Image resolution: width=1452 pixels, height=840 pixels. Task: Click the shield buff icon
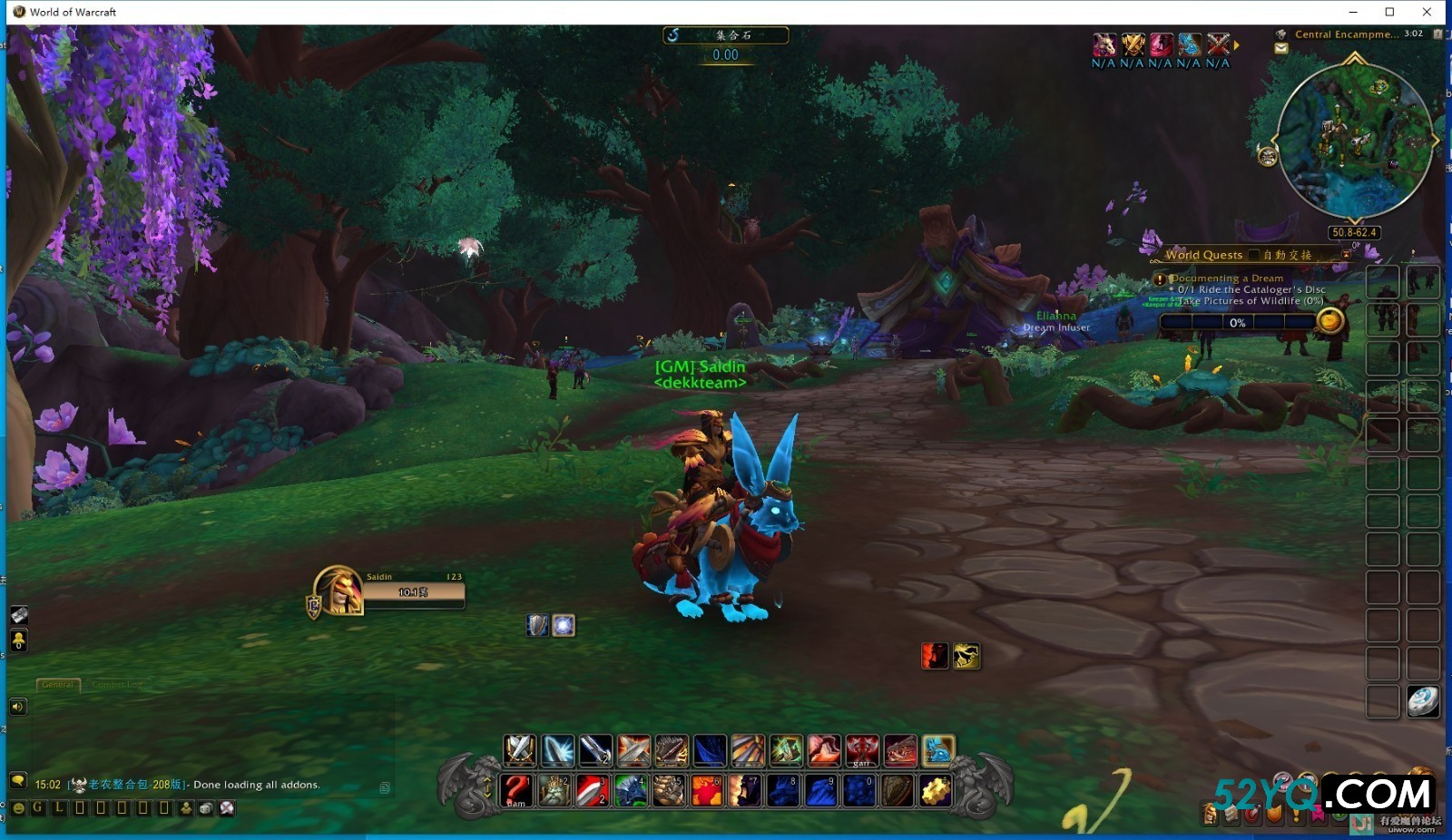pos(537,625)
